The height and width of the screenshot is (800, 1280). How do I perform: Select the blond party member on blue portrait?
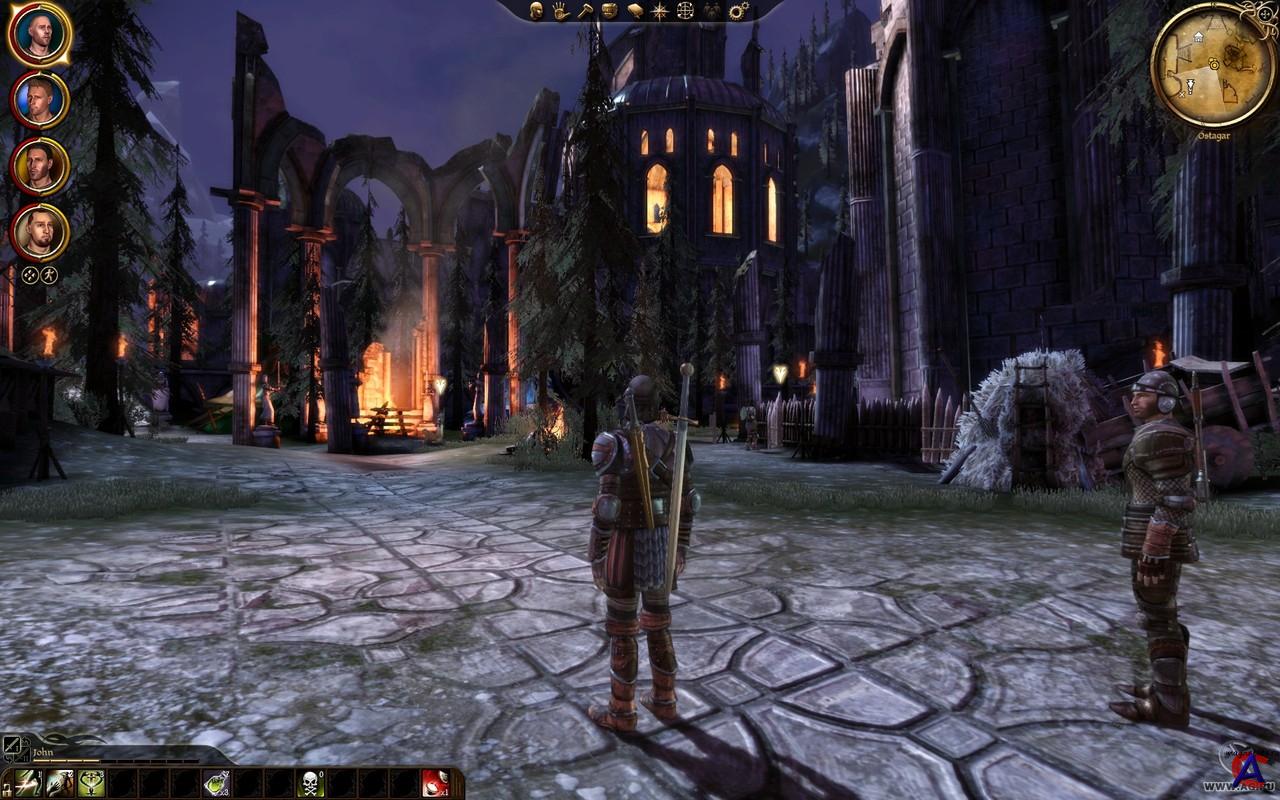click(x=40, y=100)
